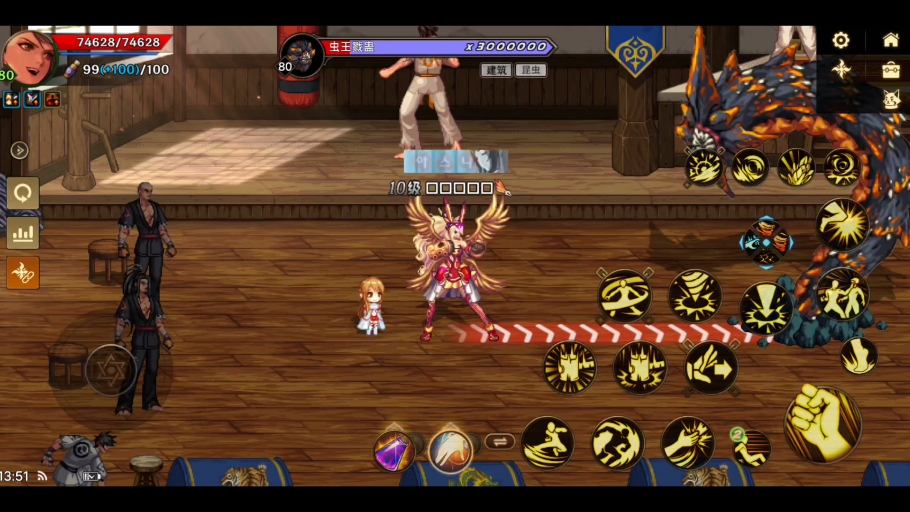
Task: Select the cat face icon
Action: coord(890,99)
